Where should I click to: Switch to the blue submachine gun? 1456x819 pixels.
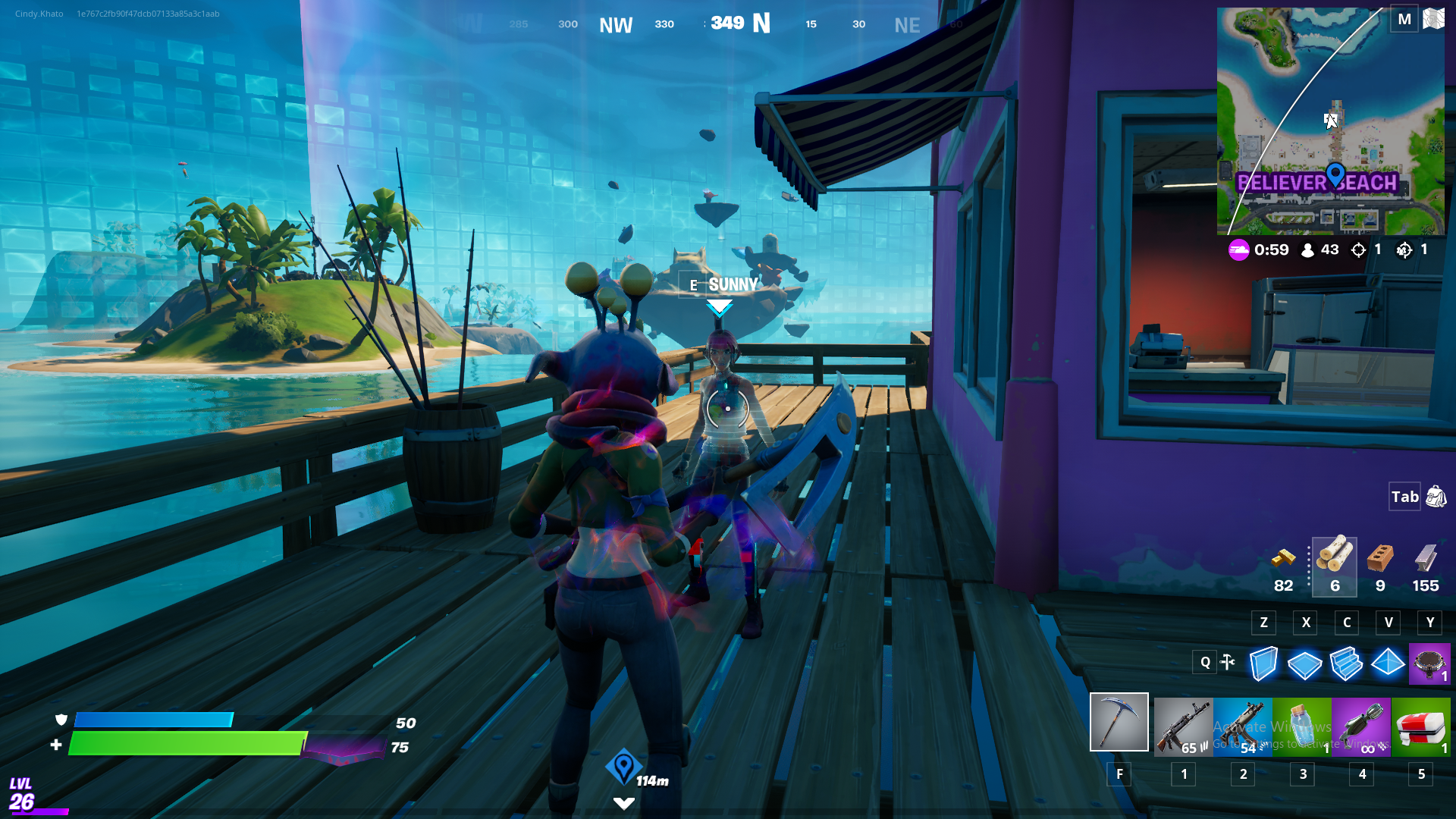tap(1242, 726)
